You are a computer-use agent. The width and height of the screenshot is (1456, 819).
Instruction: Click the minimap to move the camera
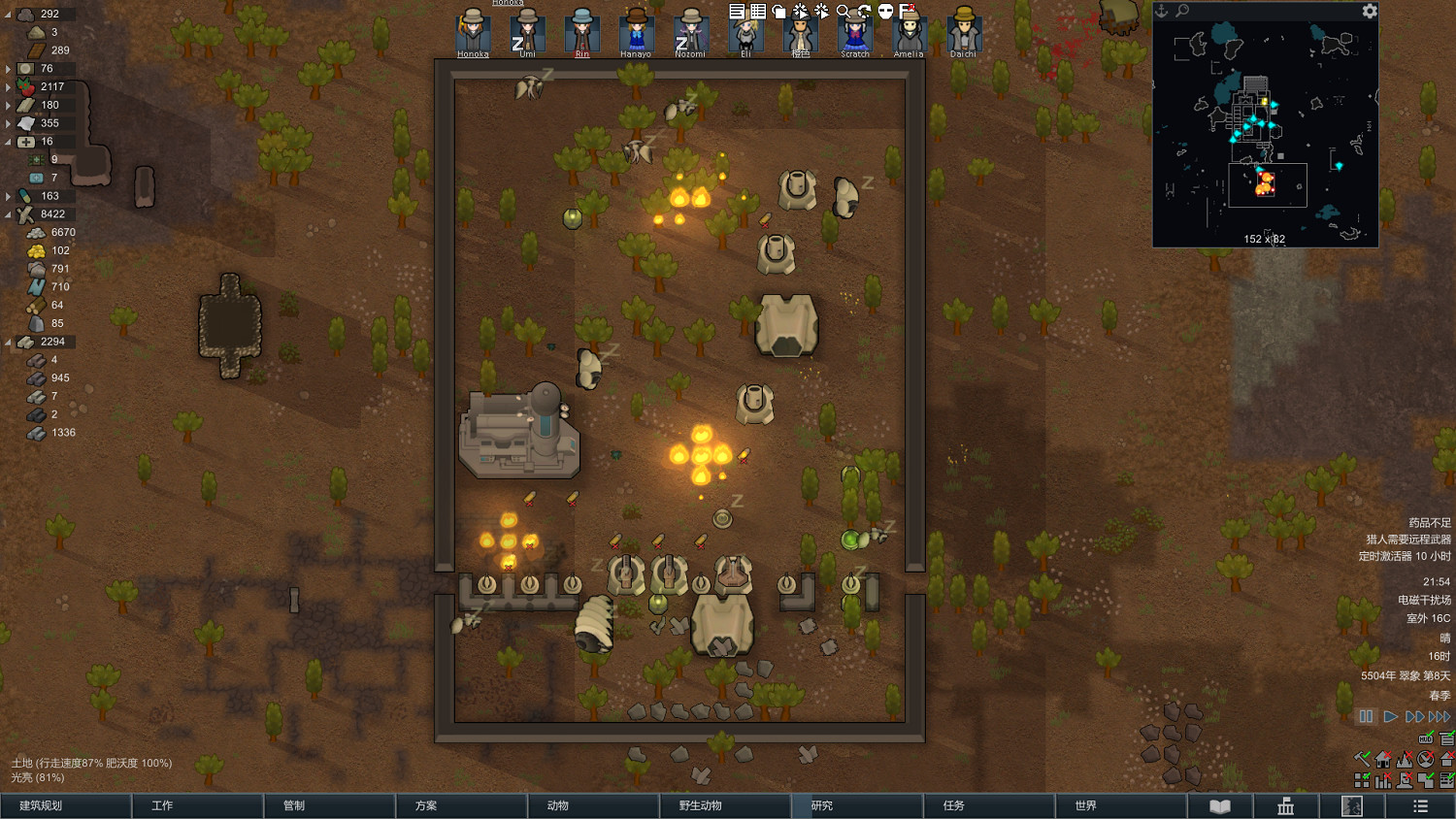[x=1265, y=136]
